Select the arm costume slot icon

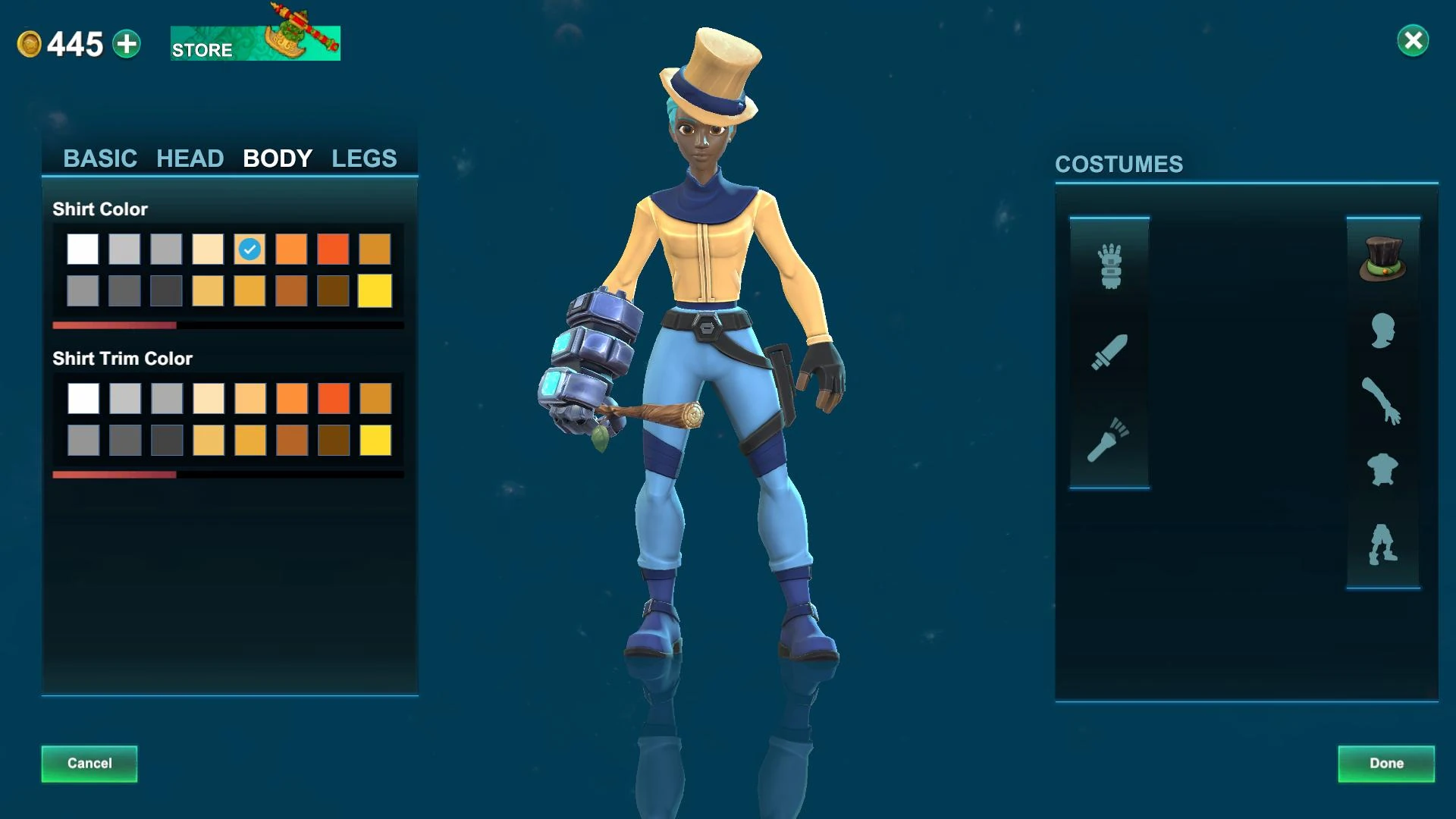coord(1383,398)
